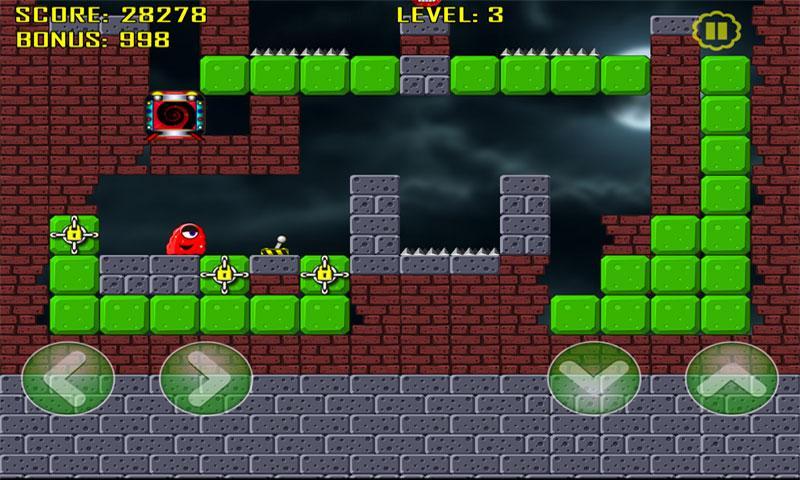
Task: Pause the game with the gear button
Action: click(x=711, y=30)
